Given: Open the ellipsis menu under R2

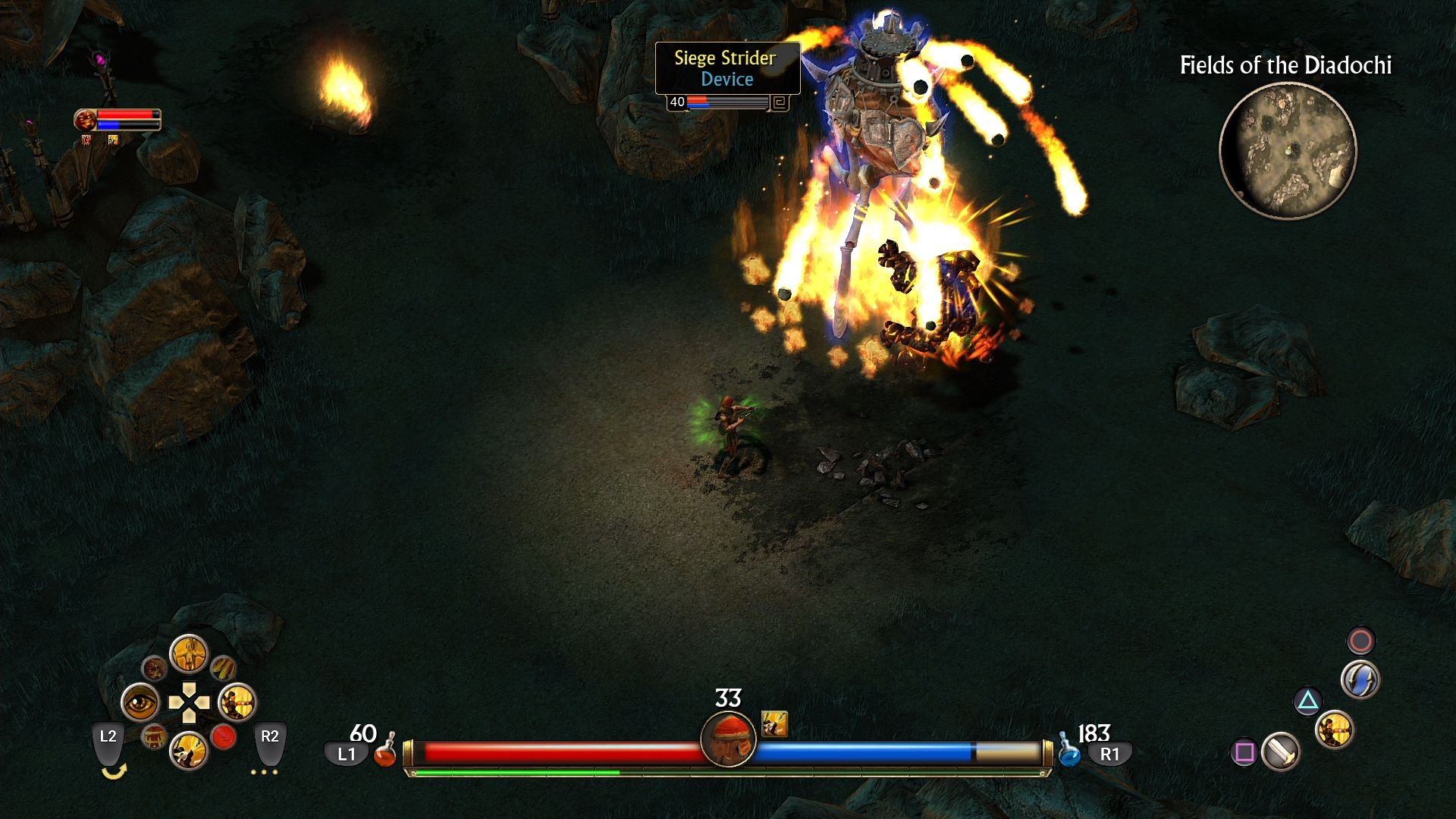Looking at the screenshot, I should [x=264, y=772].
